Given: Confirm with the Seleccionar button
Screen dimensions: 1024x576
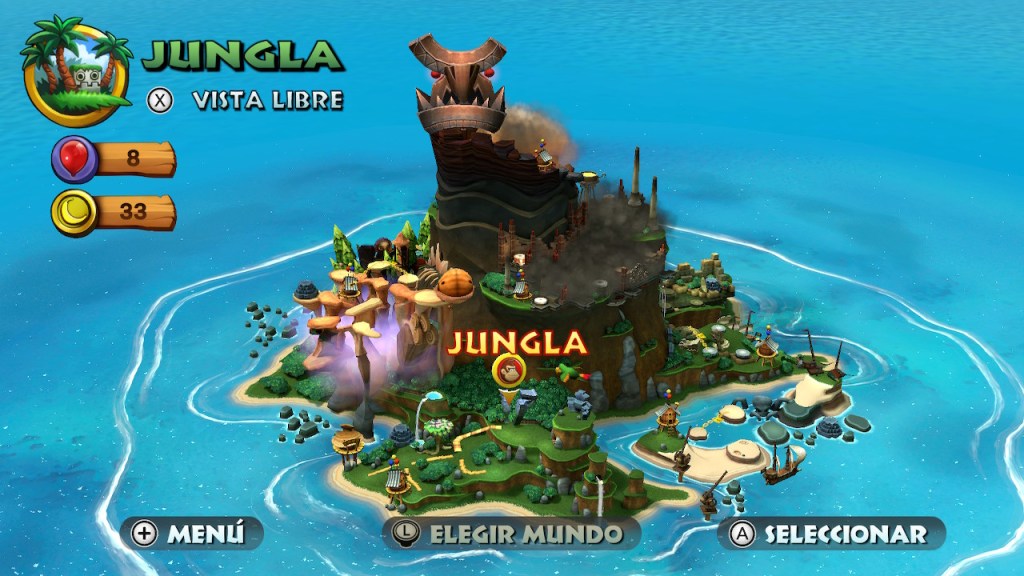Looking at the screenshot, I should pyautogui.click(x=830, y=534).
